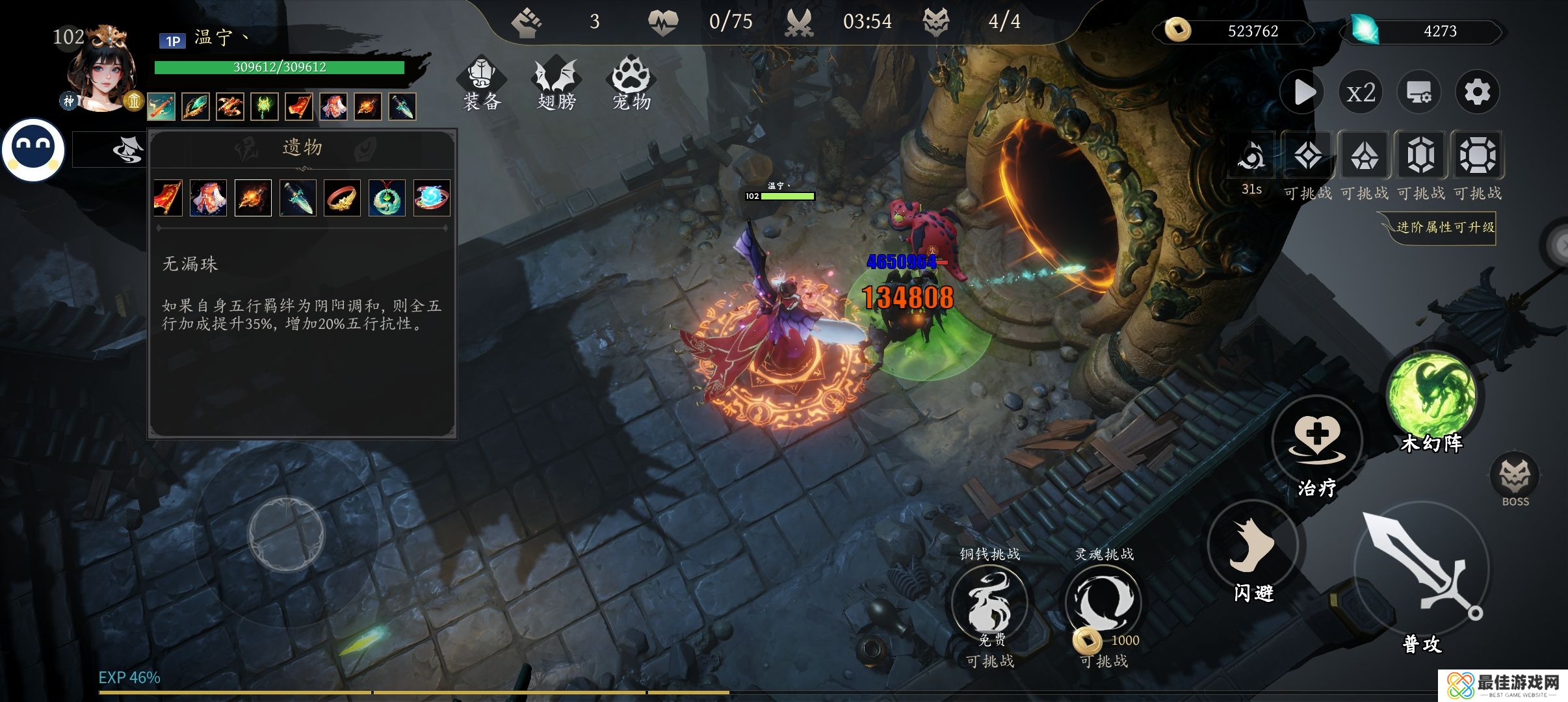Select the green jade amulet relic

[x=387, y=198]
